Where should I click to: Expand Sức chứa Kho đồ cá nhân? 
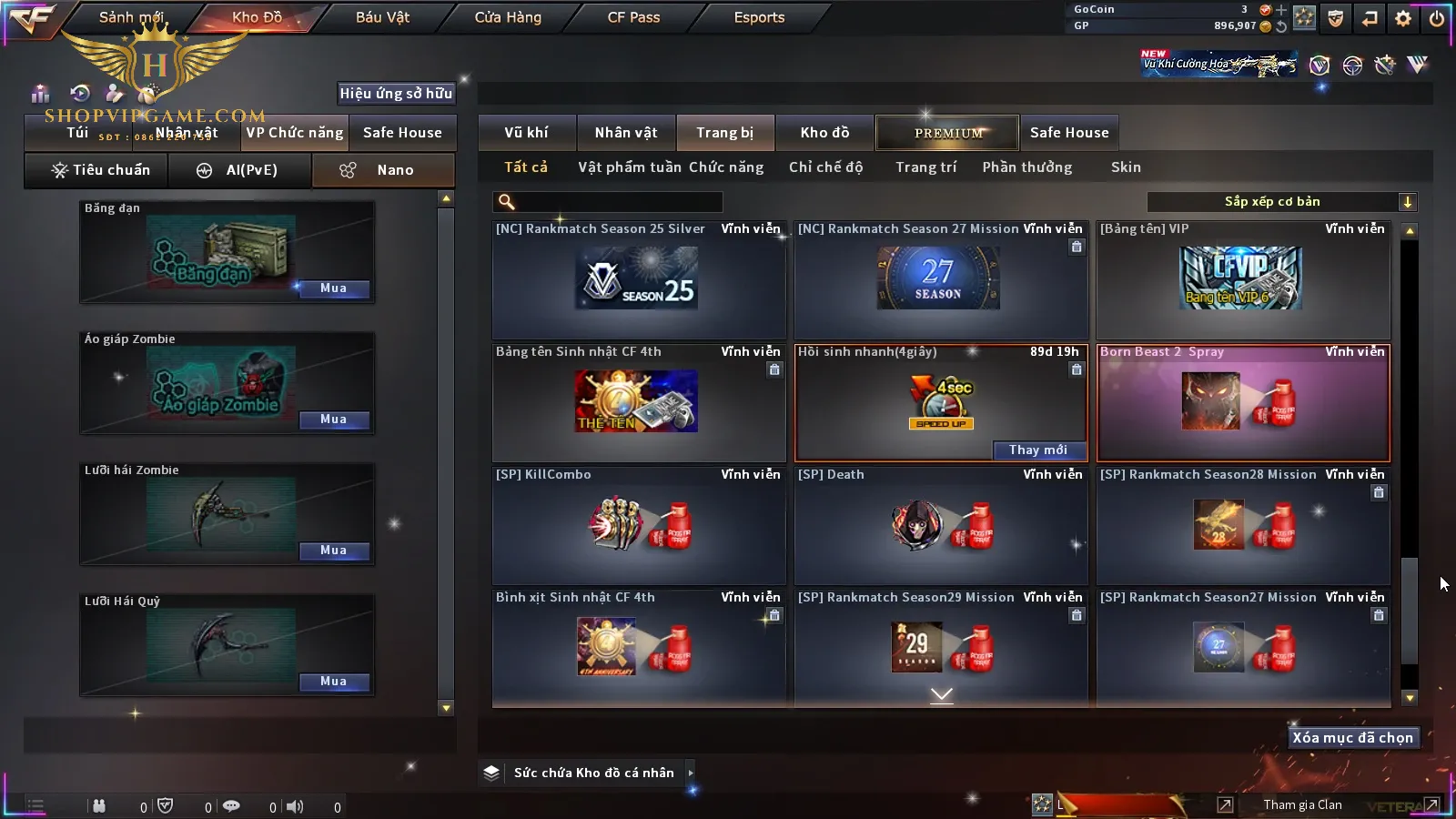[x=691, y=773]
